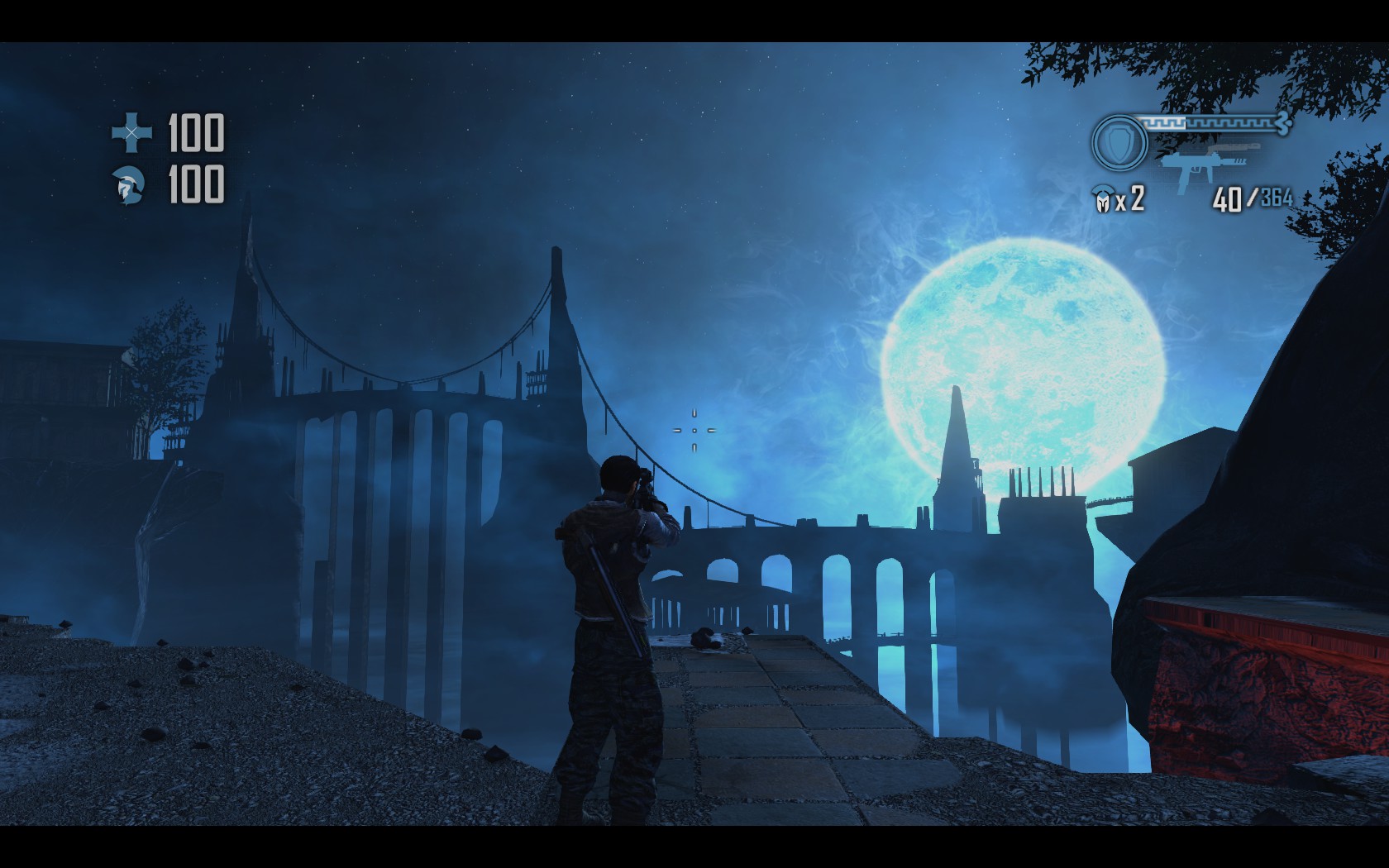Click the helmet icon marked x2
1389x868 pixels.
(1102, 200)
